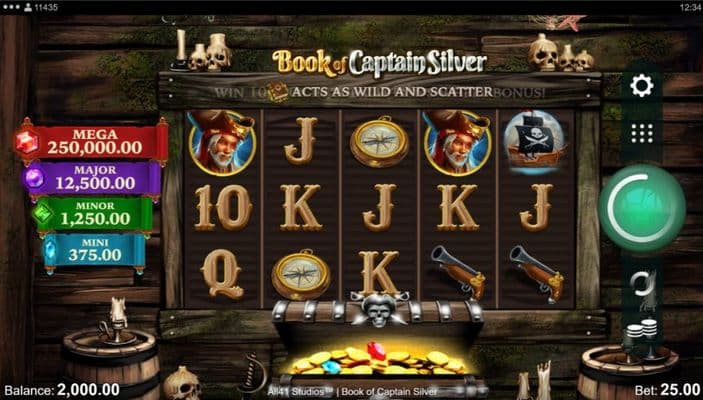Open the gear settings menu

pos(642,86)
